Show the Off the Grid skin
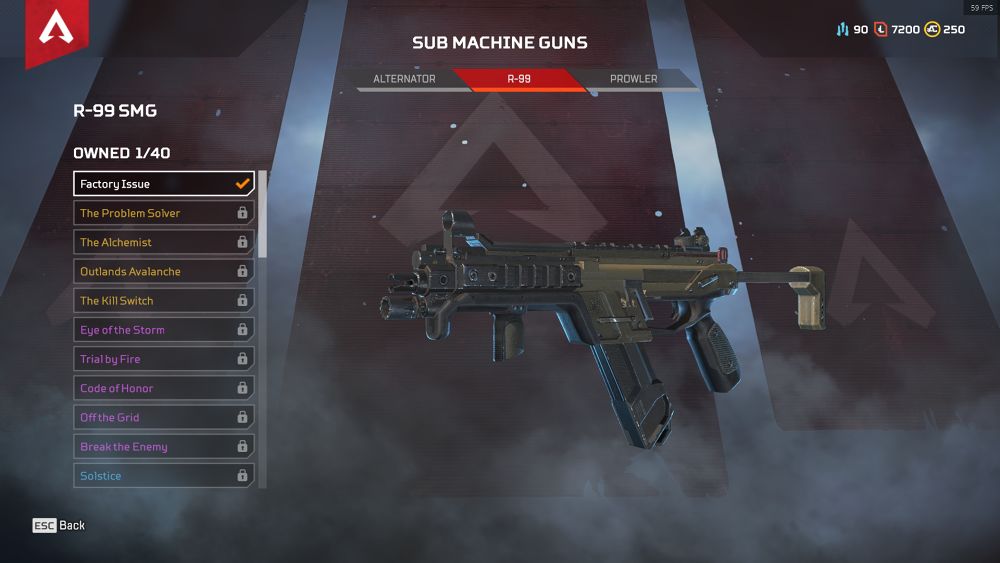The image size is (1000, 563). pyautogui.click(x=164, y=417)
